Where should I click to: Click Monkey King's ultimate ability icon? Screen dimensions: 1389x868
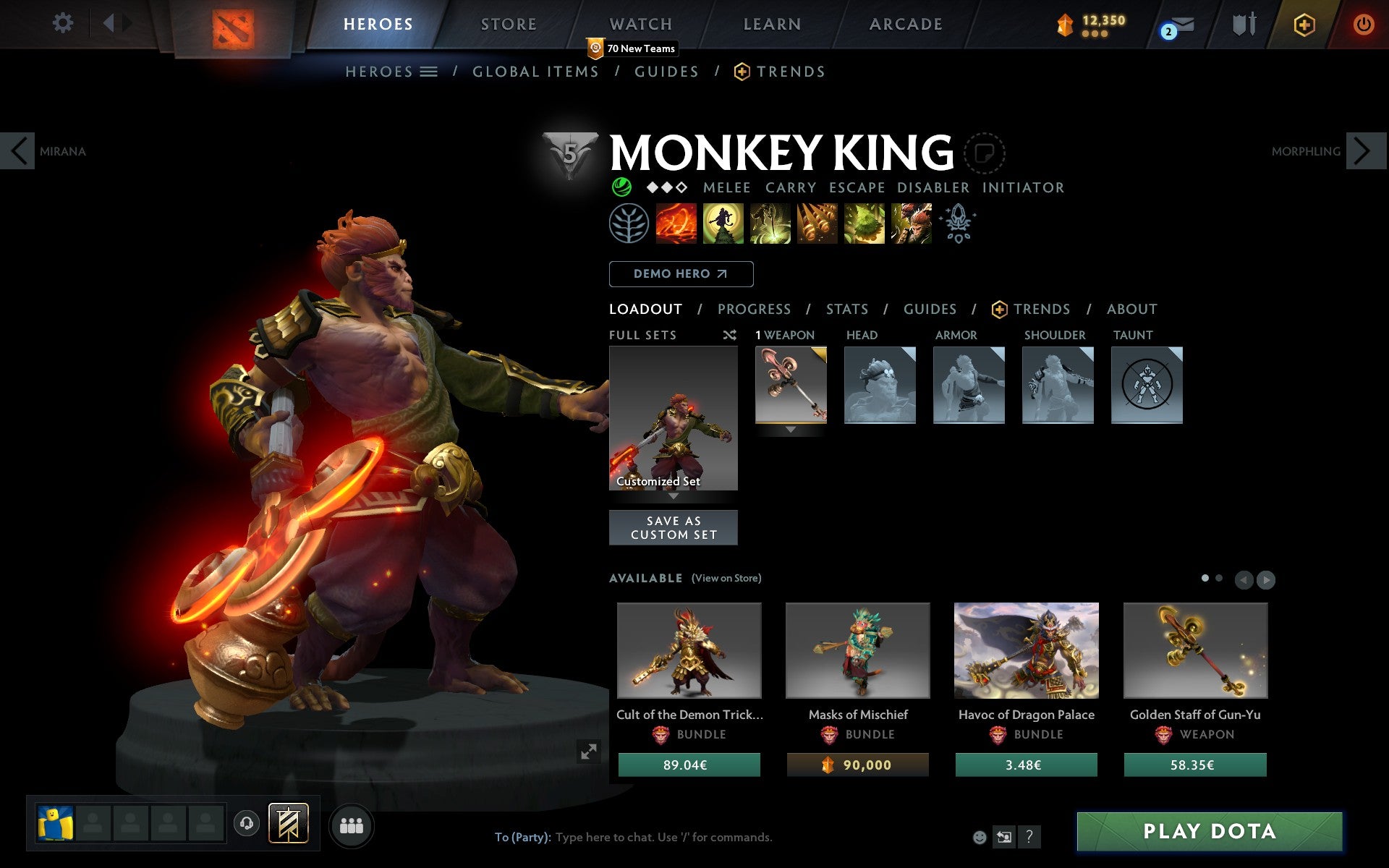pos(912,224)
